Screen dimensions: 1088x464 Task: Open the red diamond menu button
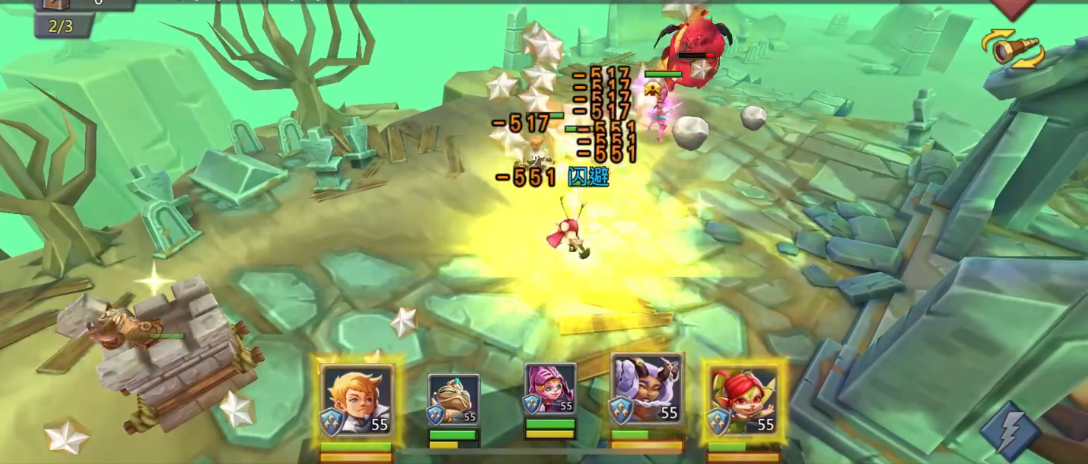[x=1011, y=8]
